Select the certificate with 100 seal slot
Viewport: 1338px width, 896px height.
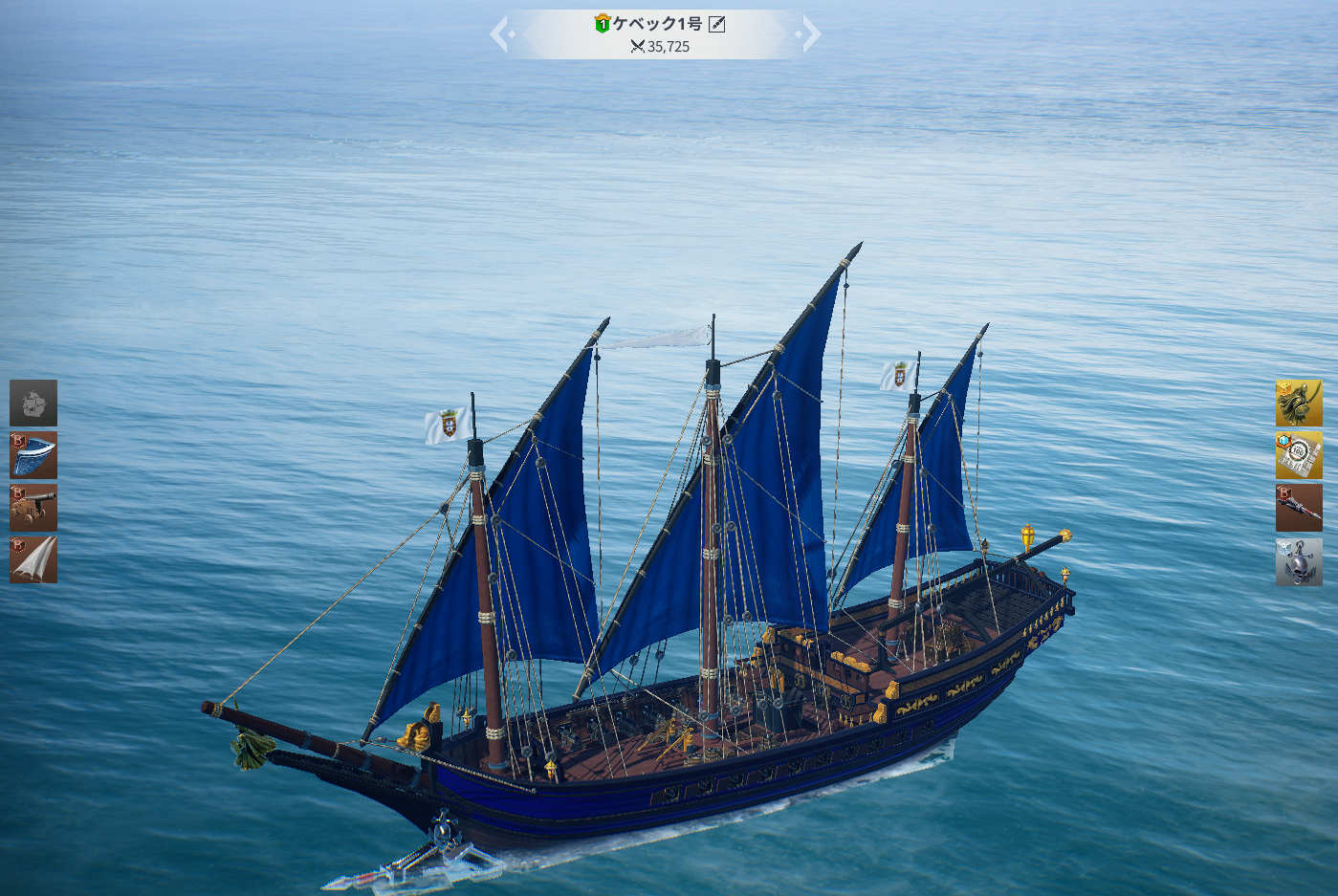tap(1299, 455)
